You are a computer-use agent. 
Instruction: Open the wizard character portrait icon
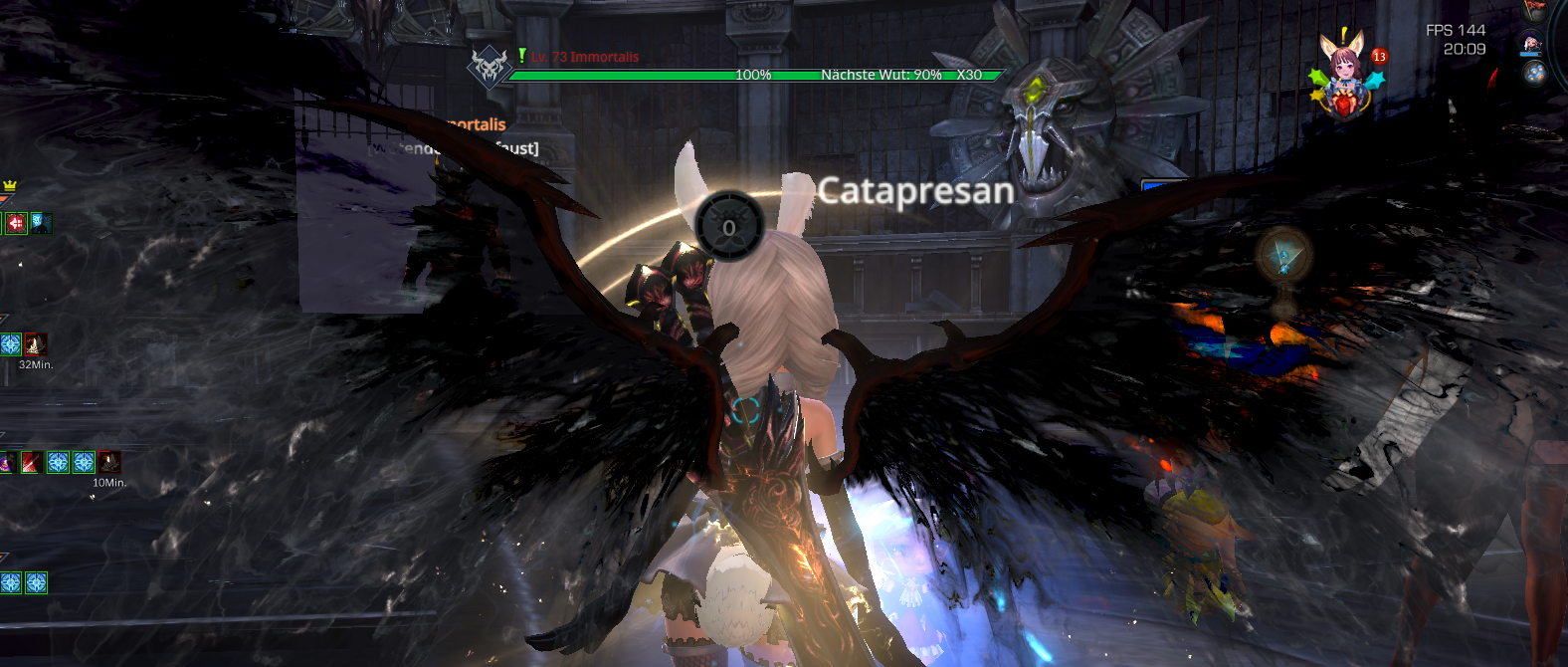(1532, 44)
